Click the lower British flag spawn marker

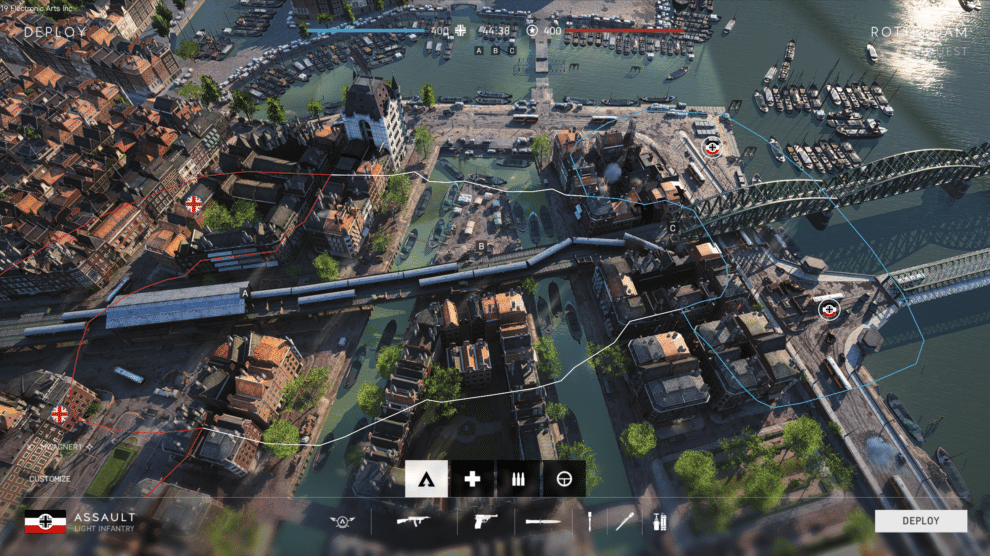pos(60,413)
